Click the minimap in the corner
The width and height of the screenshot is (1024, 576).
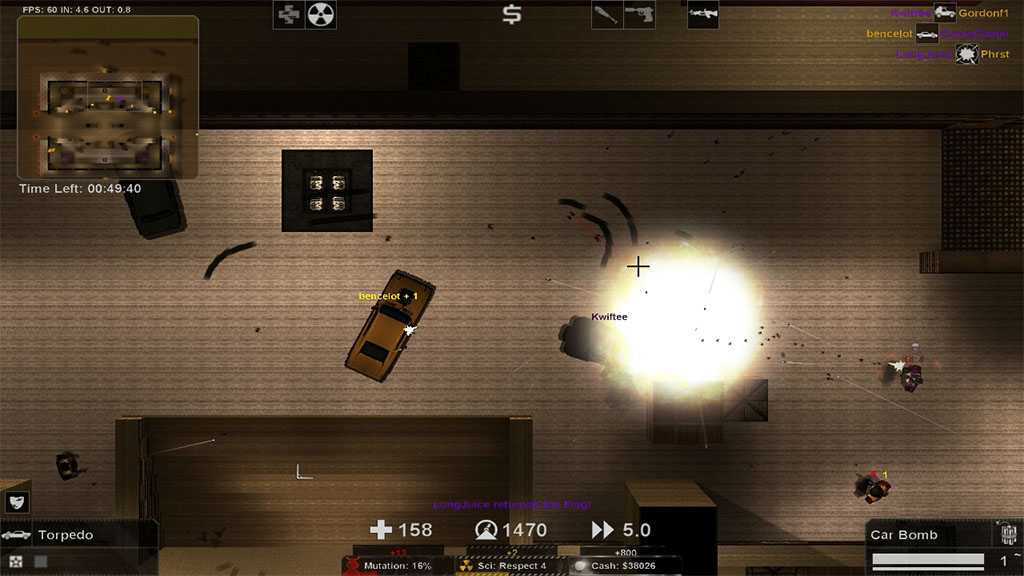(107, 96)
